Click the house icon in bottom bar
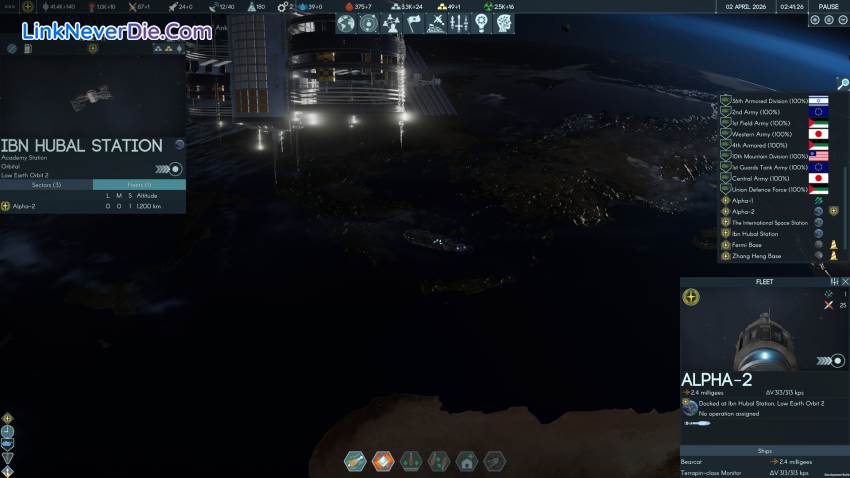 [466, 461]
